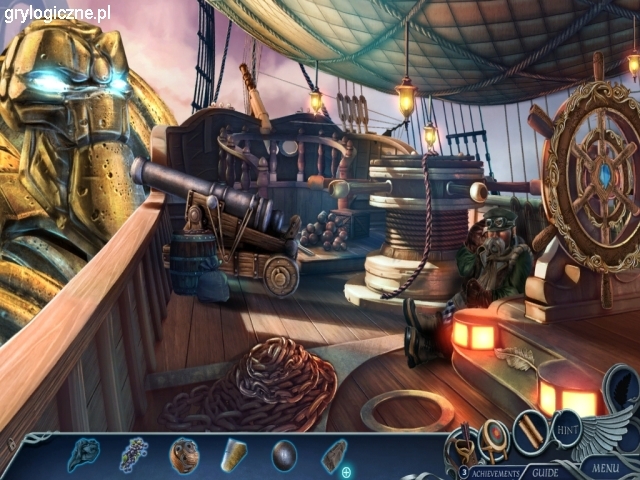Open the Menu button
Screen dimensions: 640x480
coord(605,467)
